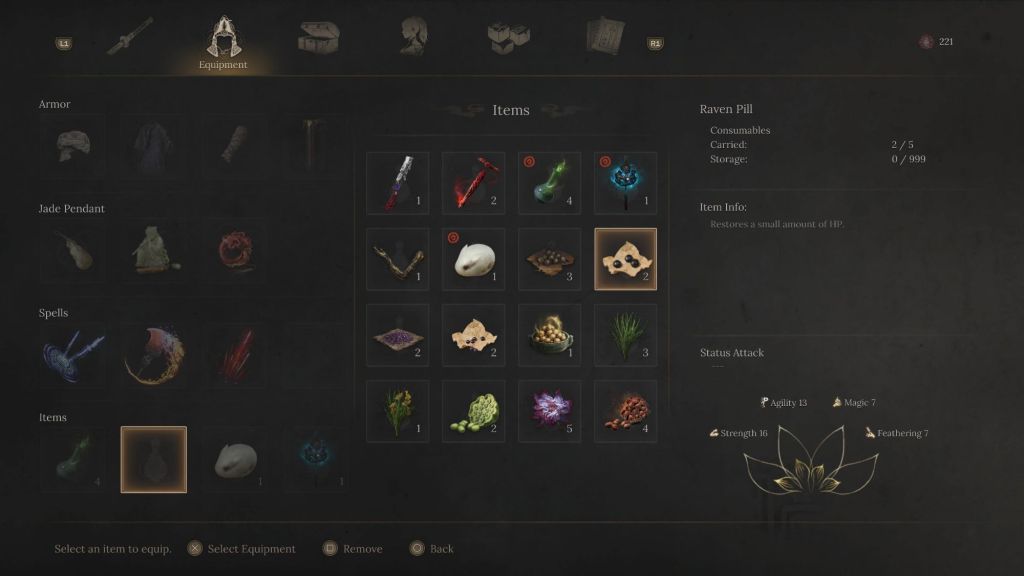The image size is (1024, 576).
Task: Choose the red coiled jade pendant slot
Action: coord(236,251)
